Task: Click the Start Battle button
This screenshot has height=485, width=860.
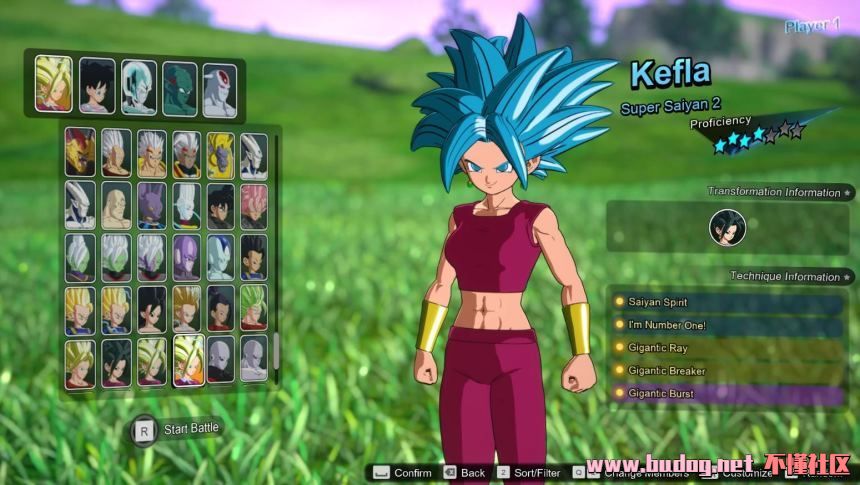Action: coord(178,429)
